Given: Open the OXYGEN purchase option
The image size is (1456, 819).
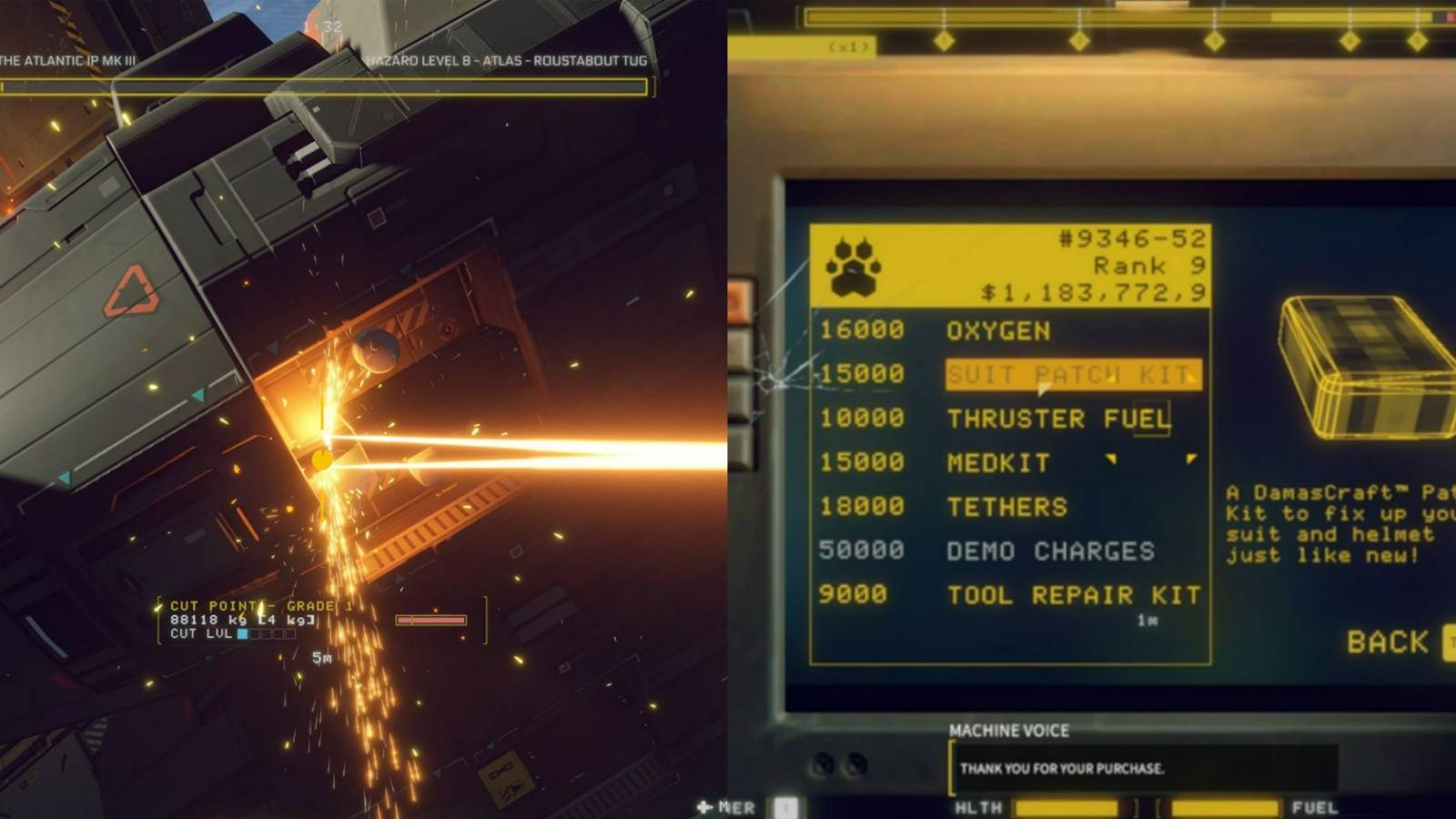Looking at the screenshot, I should pos(998,330).
